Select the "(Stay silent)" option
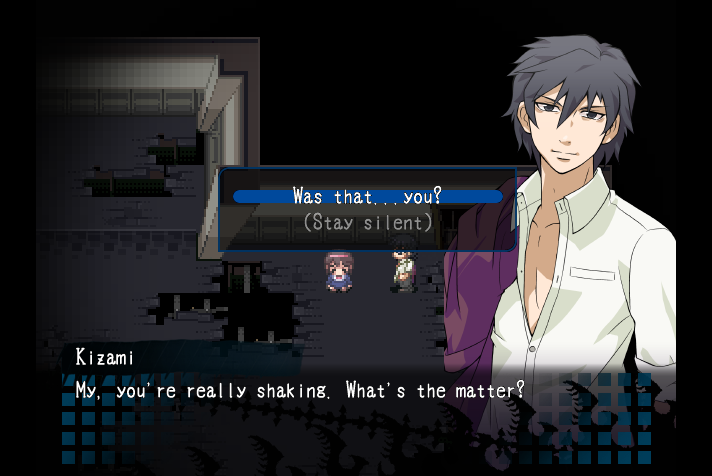 367,222
